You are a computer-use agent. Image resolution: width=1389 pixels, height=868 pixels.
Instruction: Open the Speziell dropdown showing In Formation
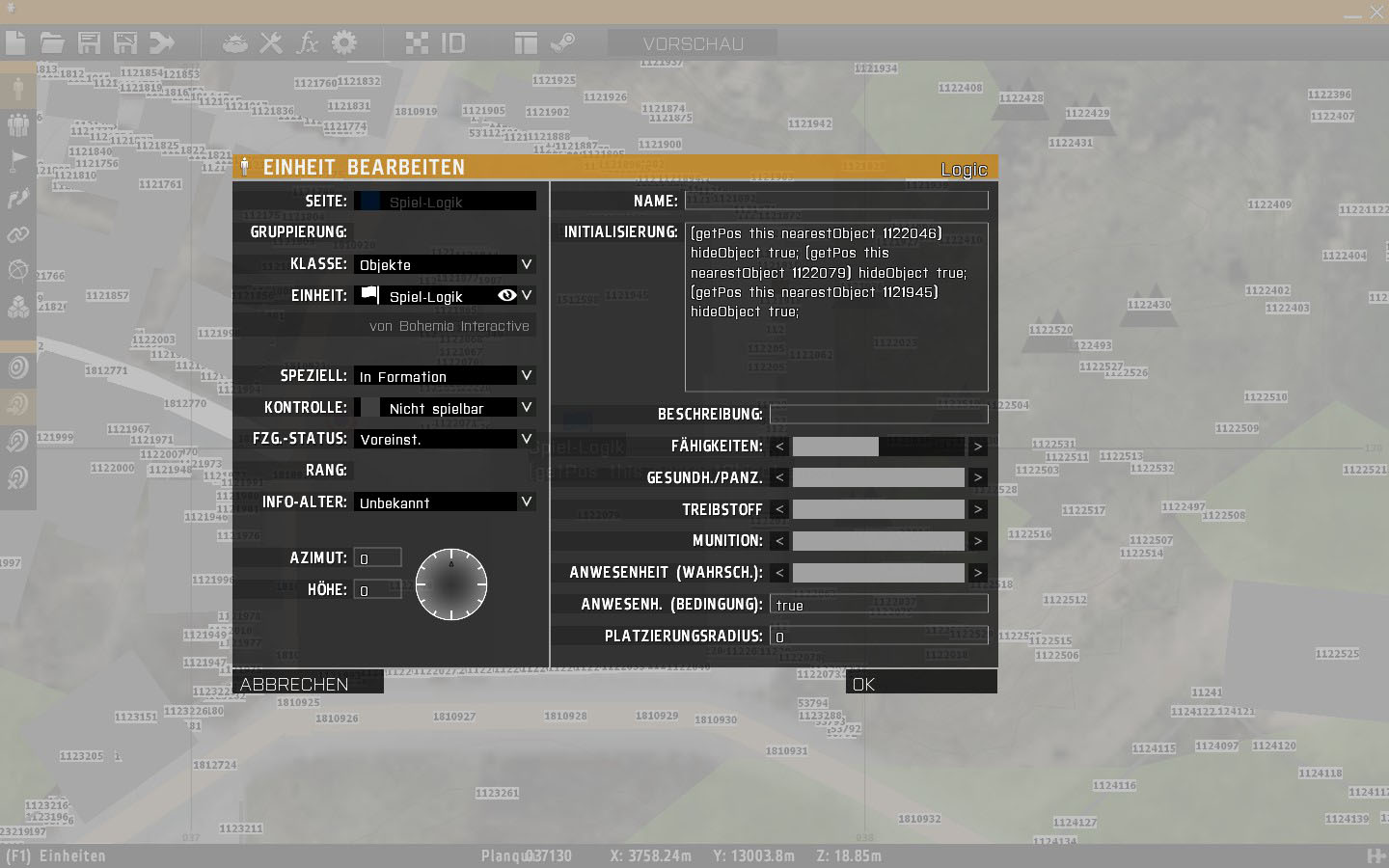444,376
